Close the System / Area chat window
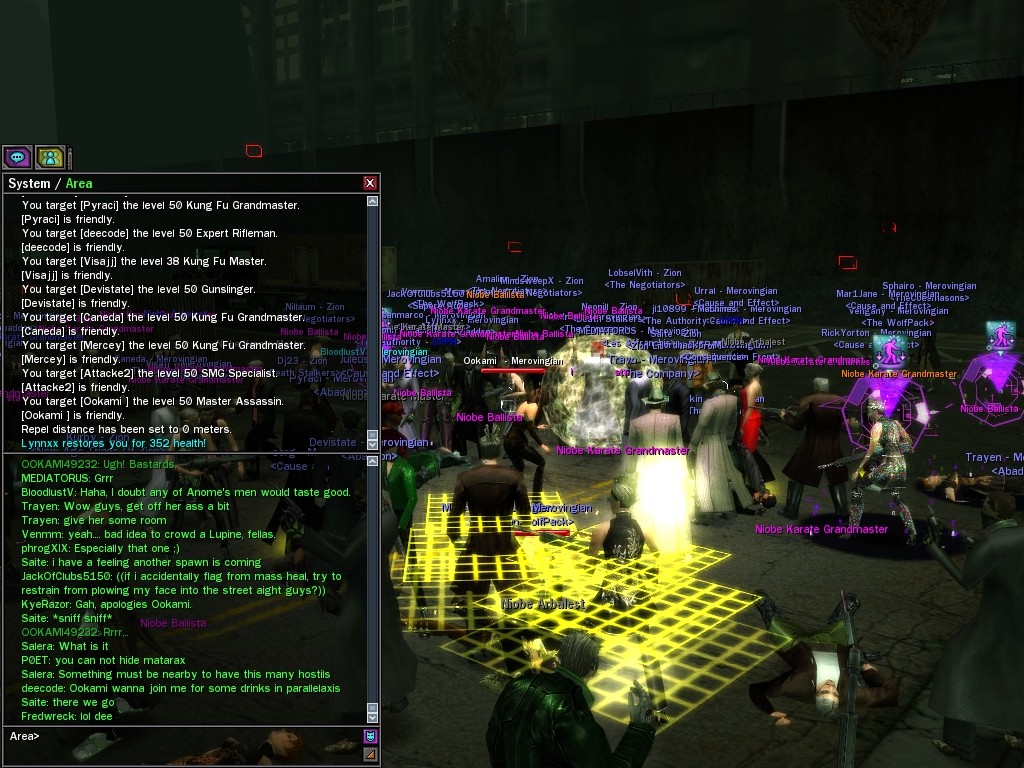This screenshot has height=768, width=1024. (x=370, y=183)
